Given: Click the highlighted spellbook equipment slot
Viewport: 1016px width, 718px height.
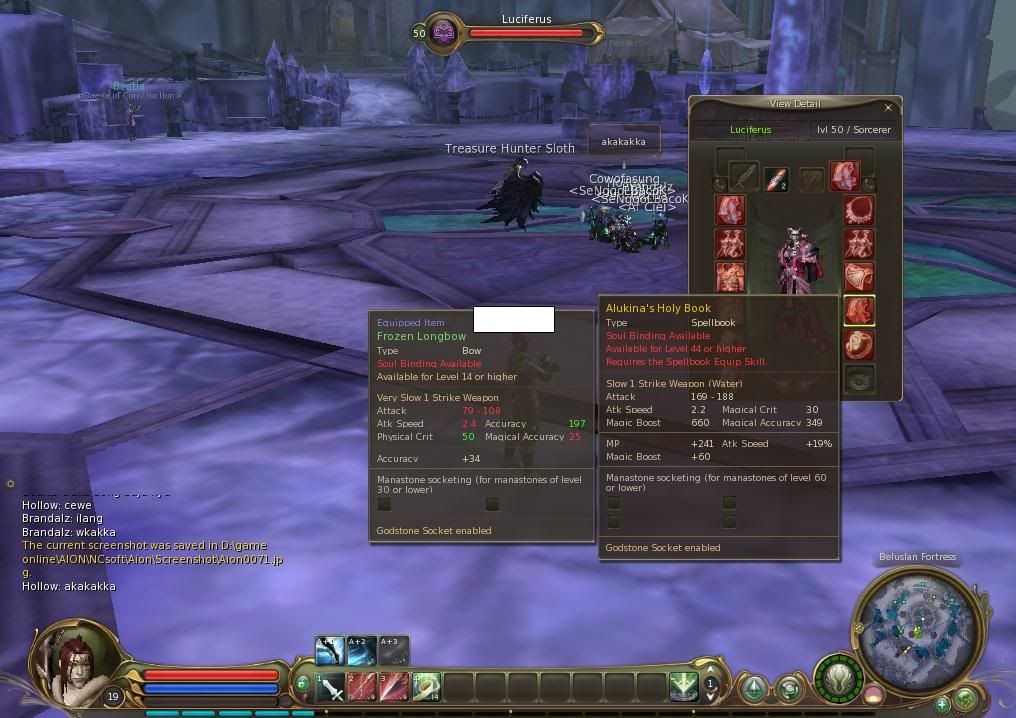Looking at the screenshot, I should (x=859, y=310).
